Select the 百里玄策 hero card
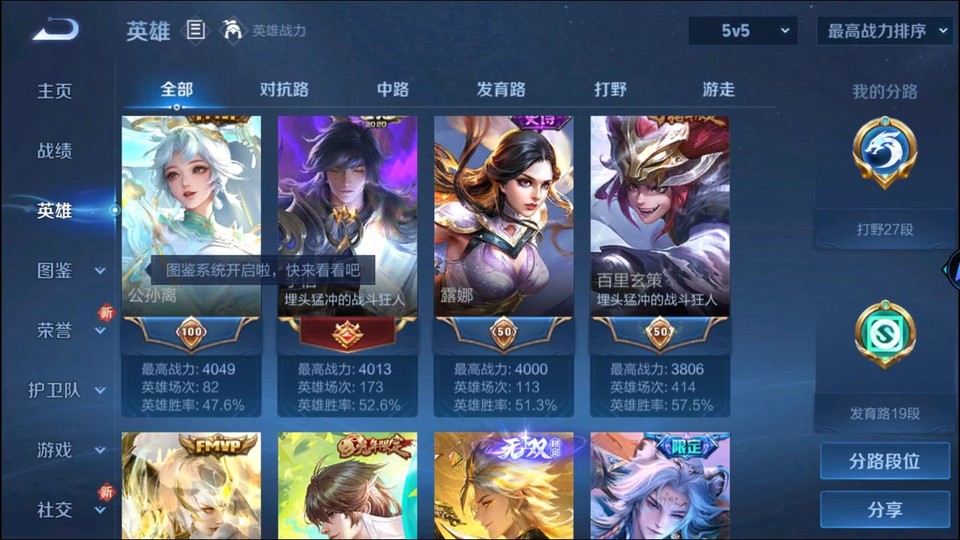Viewport: 960px width, 540px height. click(659, 216)
